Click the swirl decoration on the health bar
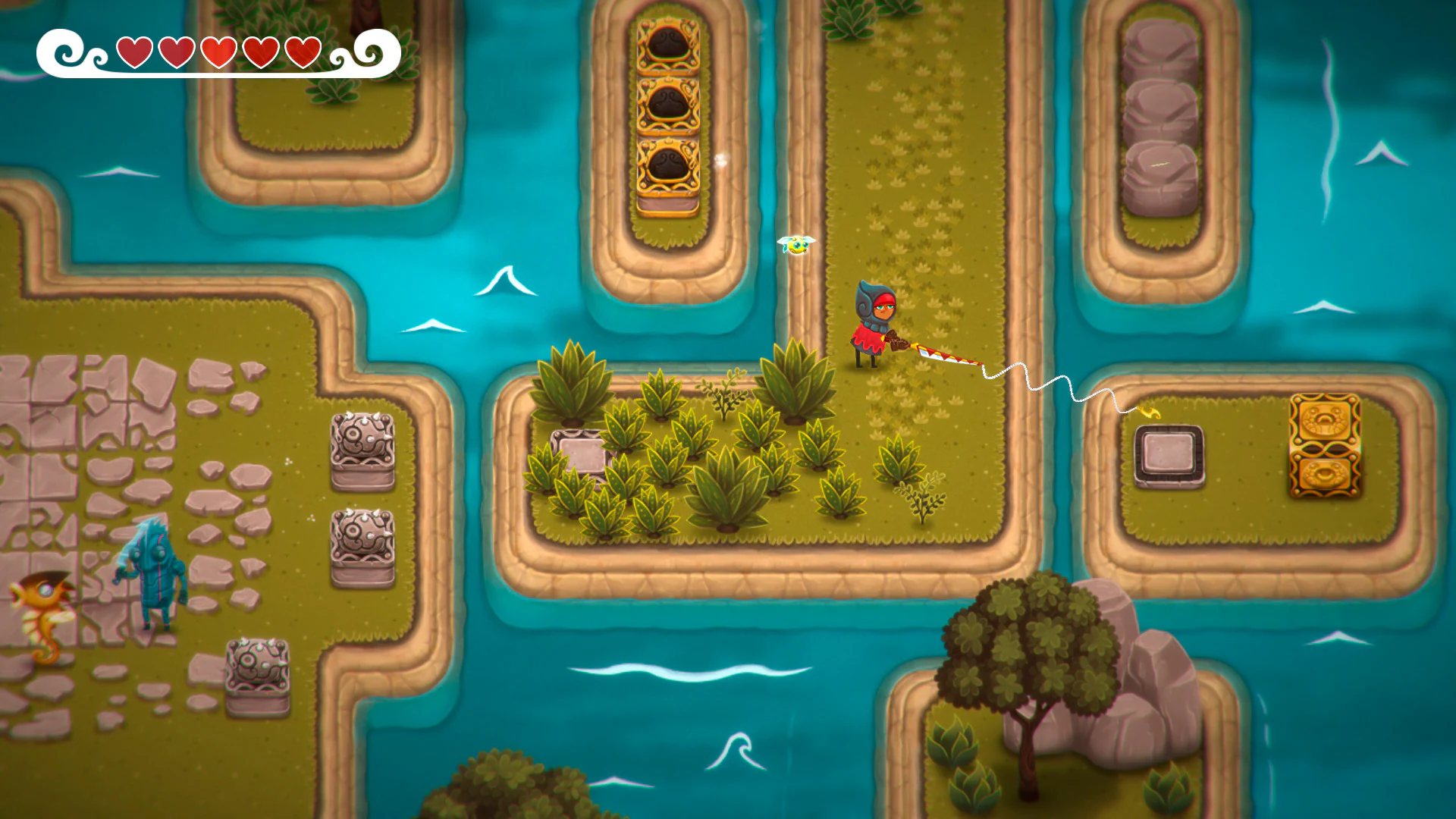The height and width of the screenshot is (819, 1456). 61,52
